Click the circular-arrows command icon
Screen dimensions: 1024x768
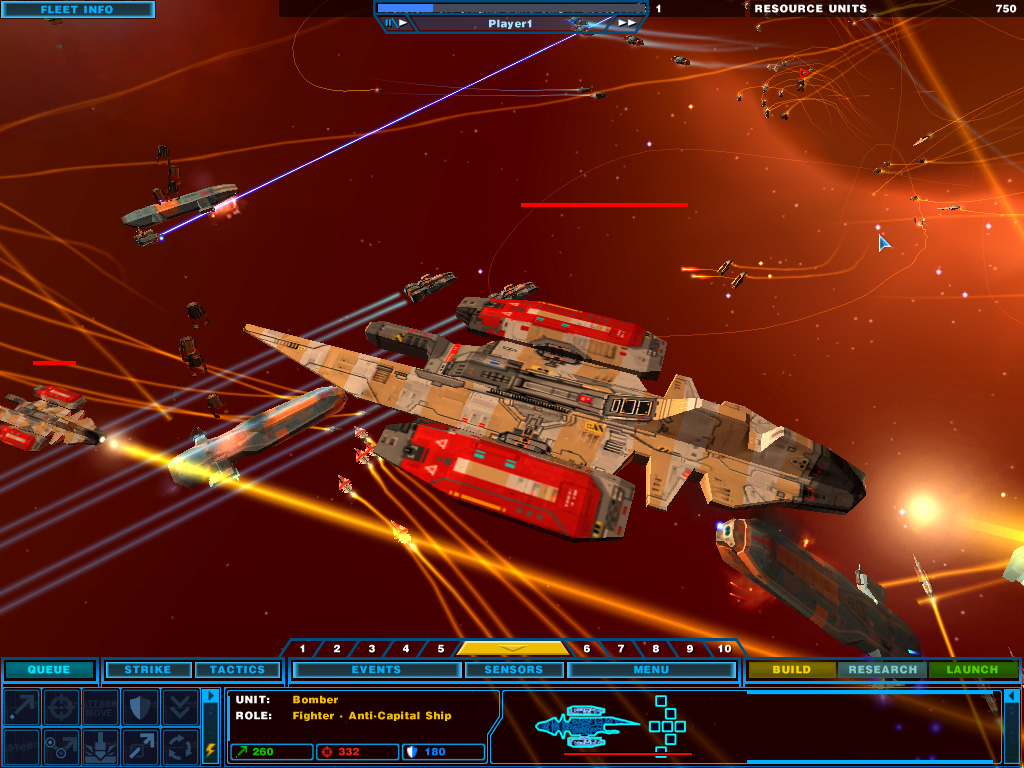coord(181,746)
